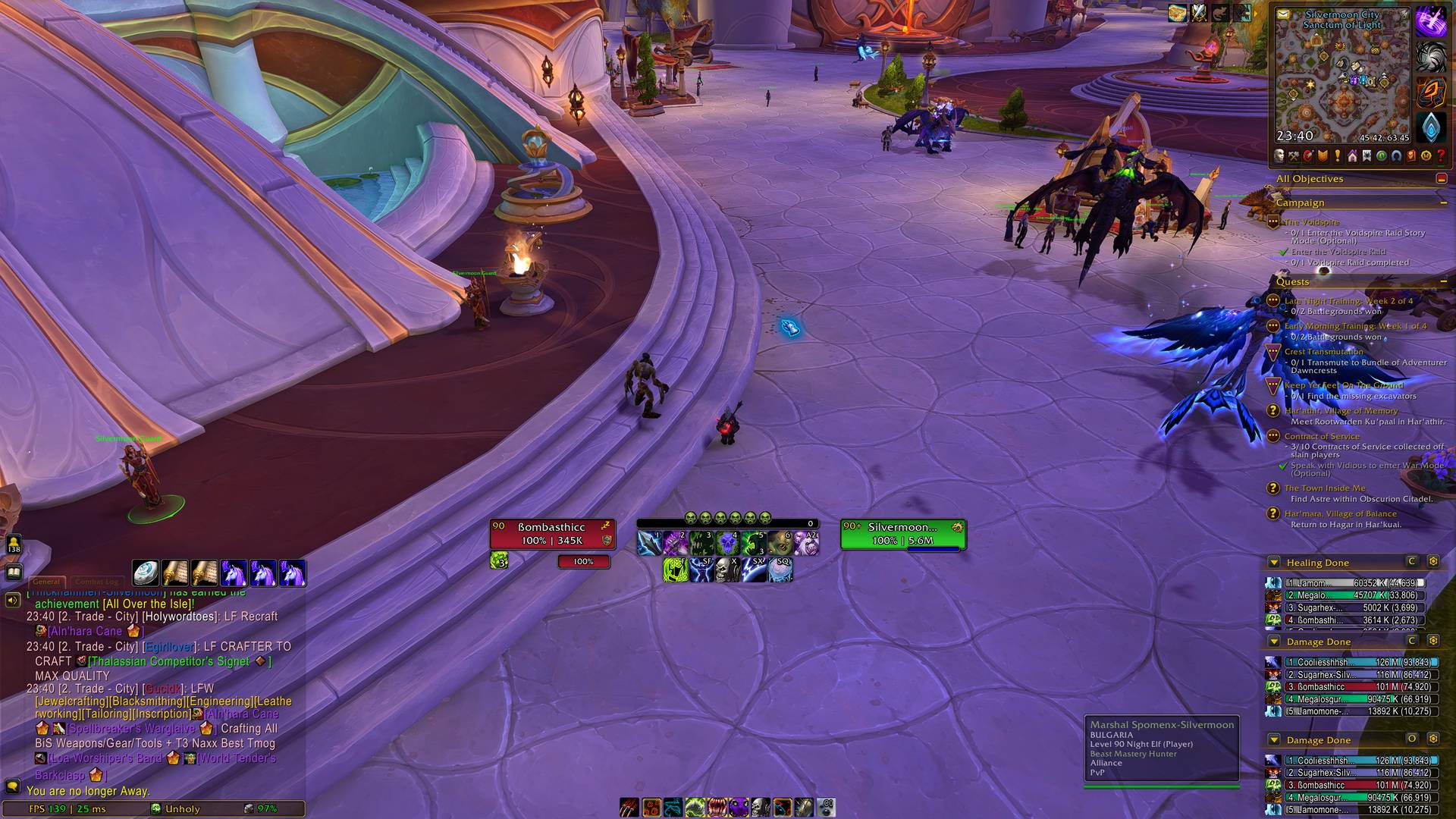The image size is (1456, 819).
Task: Use the white rune stone item
Action: 146,573
